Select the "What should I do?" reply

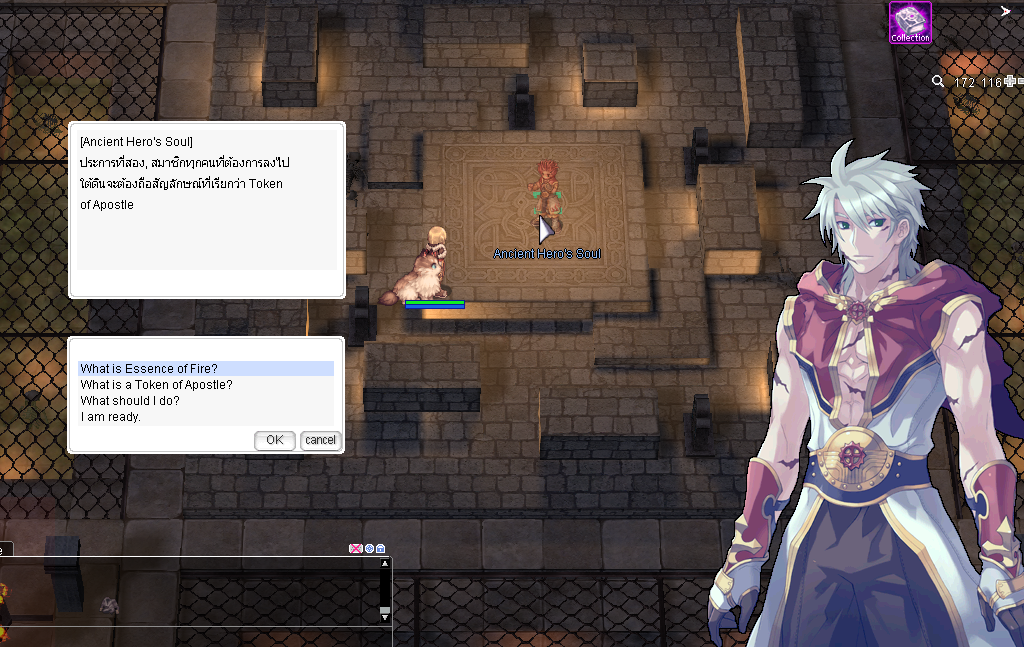130,401
